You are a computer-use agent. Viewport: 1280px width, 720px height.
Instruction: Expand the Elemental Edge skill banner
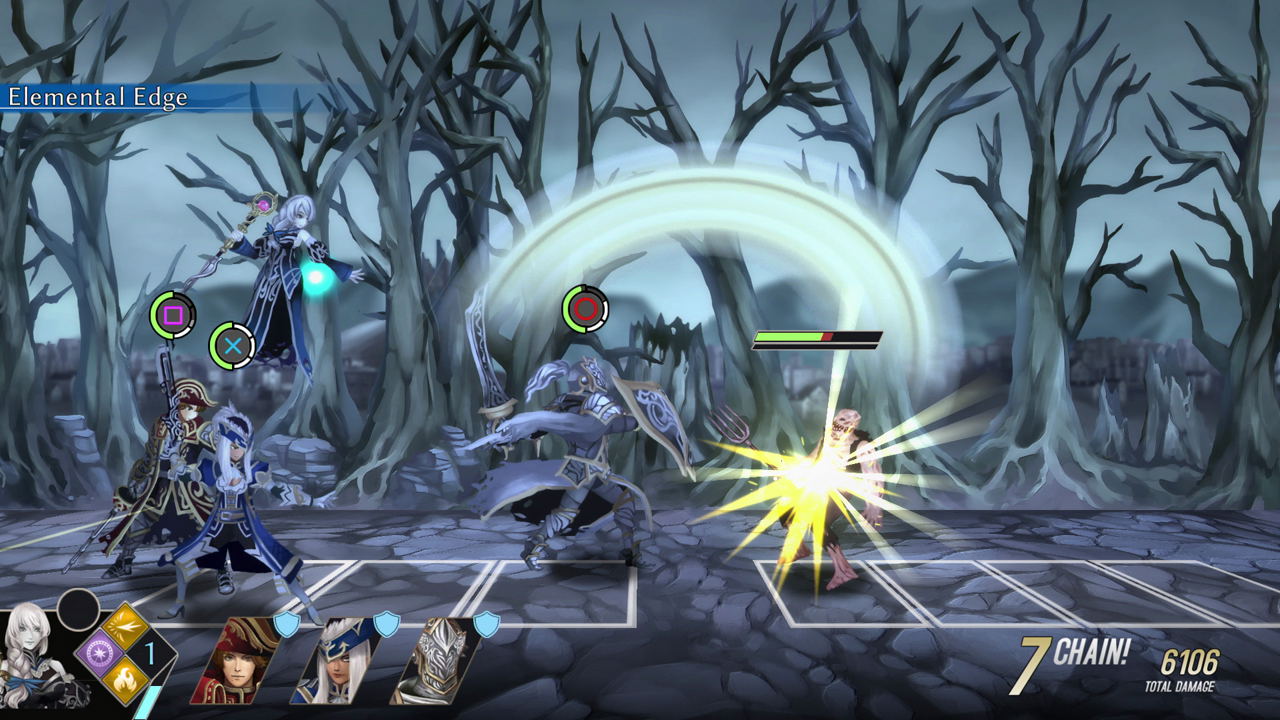[100, 99]
